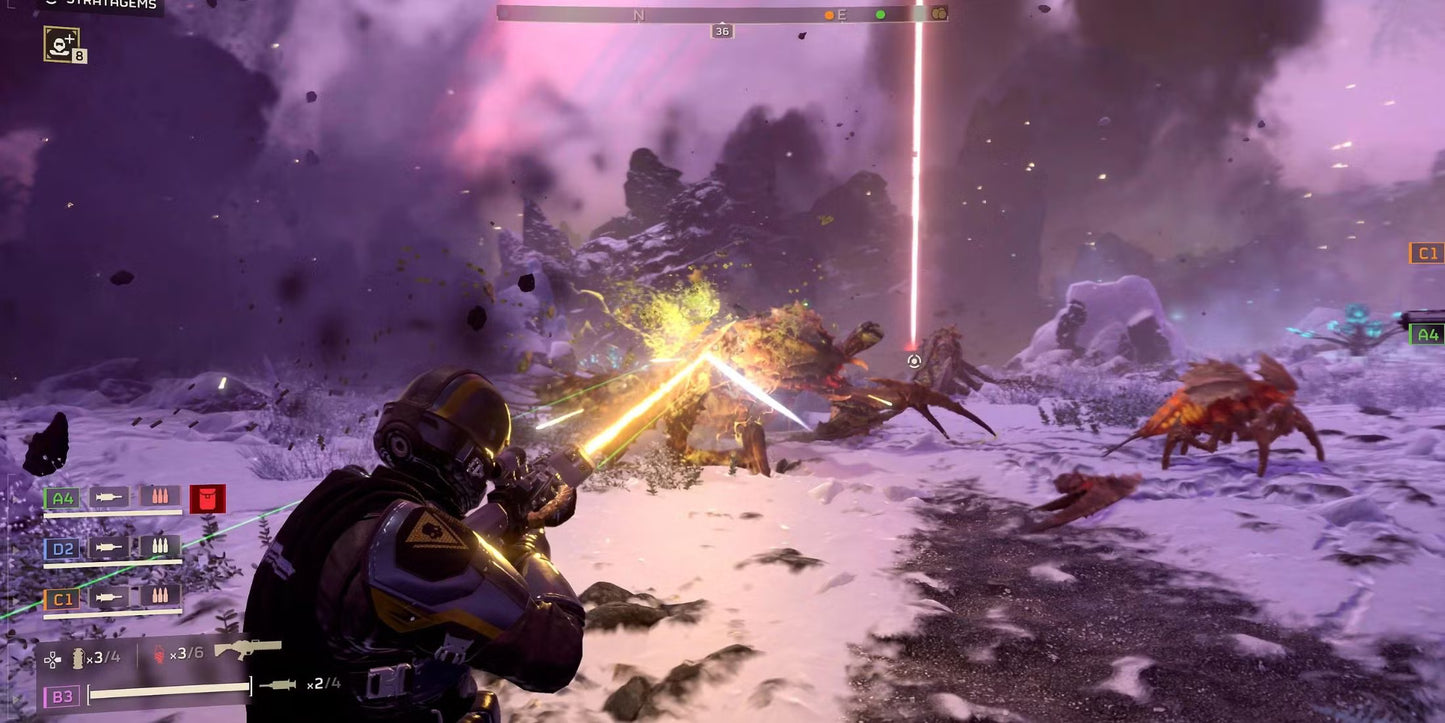Click the red resupply alert icon beside A4

point(209,497)
